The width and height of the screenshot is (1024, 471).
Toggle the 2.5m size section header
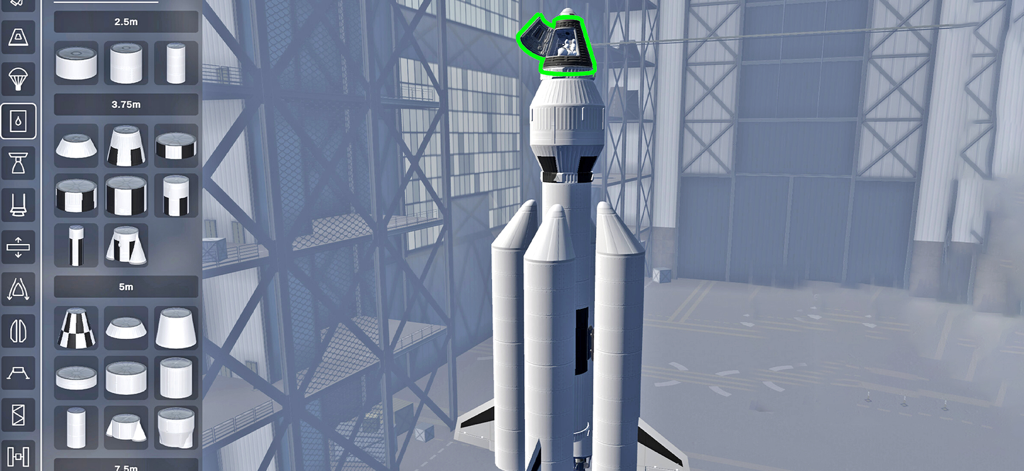(x=126, y=21)
